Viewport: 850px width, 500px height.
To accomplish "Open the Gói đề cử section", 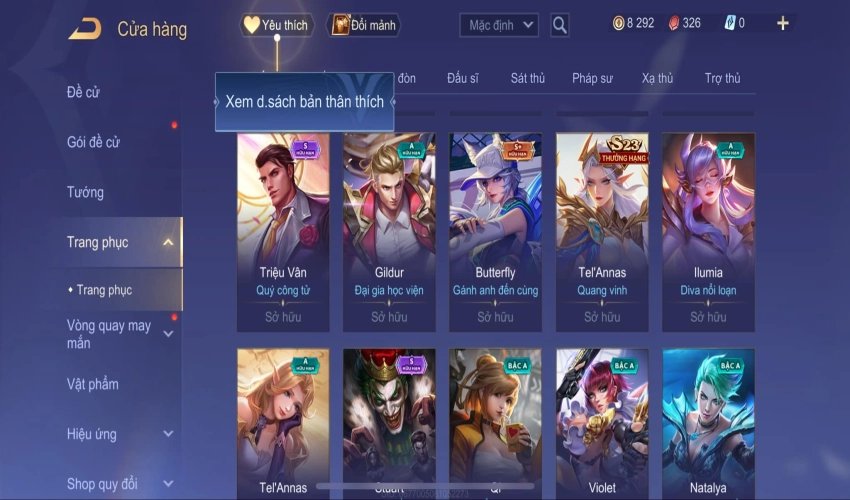I will [x=94, y=143].
